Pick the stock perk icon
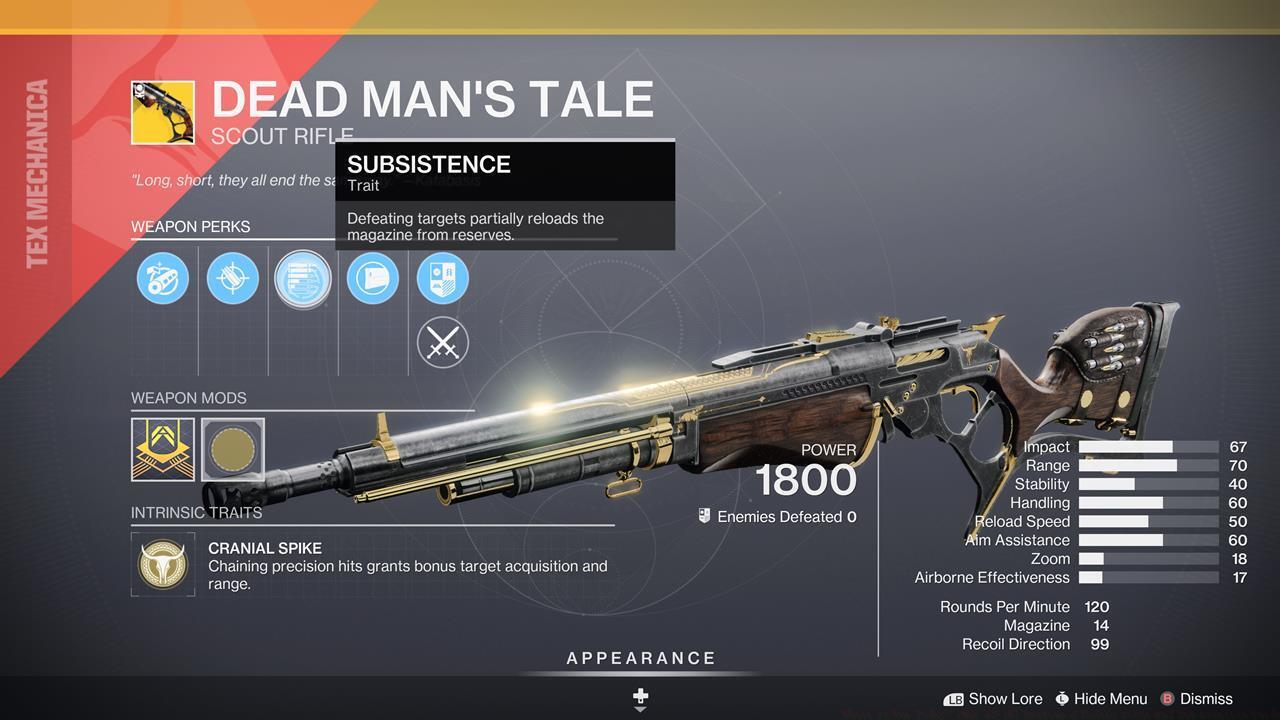The height and width of the screenshot is (720, 1280). [x=373, y=278]
